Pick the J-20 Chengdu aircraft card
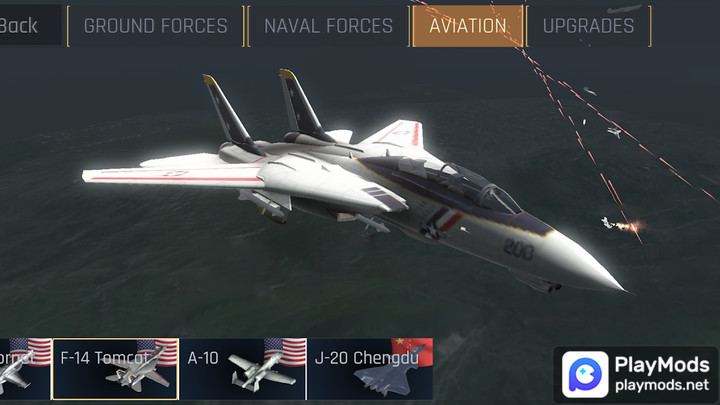This screenshot has width=720, height=405. (x=370, y=369)
